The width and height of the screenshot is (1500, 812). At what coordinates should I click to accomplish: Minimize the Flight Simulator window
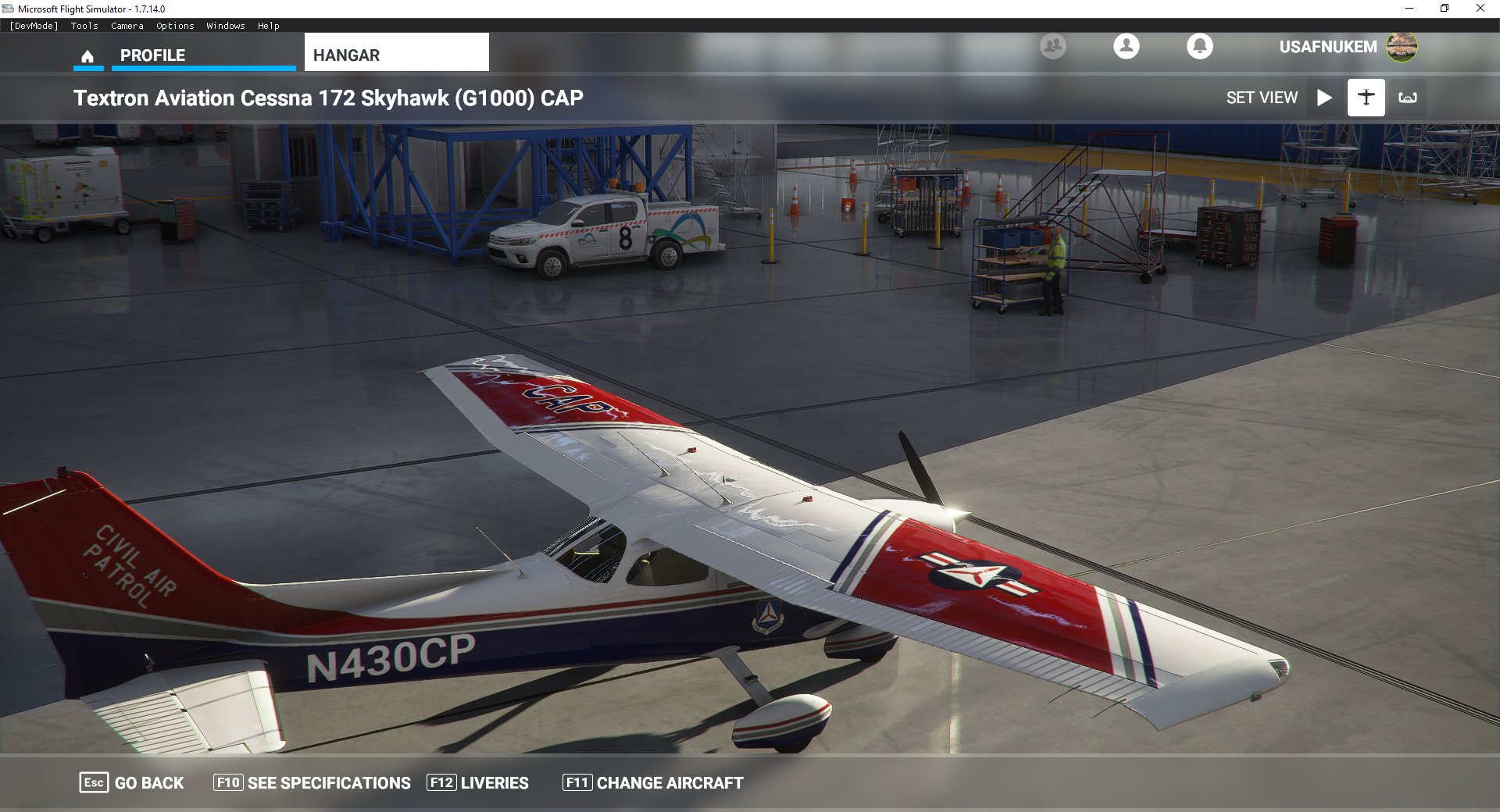click(1409, 9)
